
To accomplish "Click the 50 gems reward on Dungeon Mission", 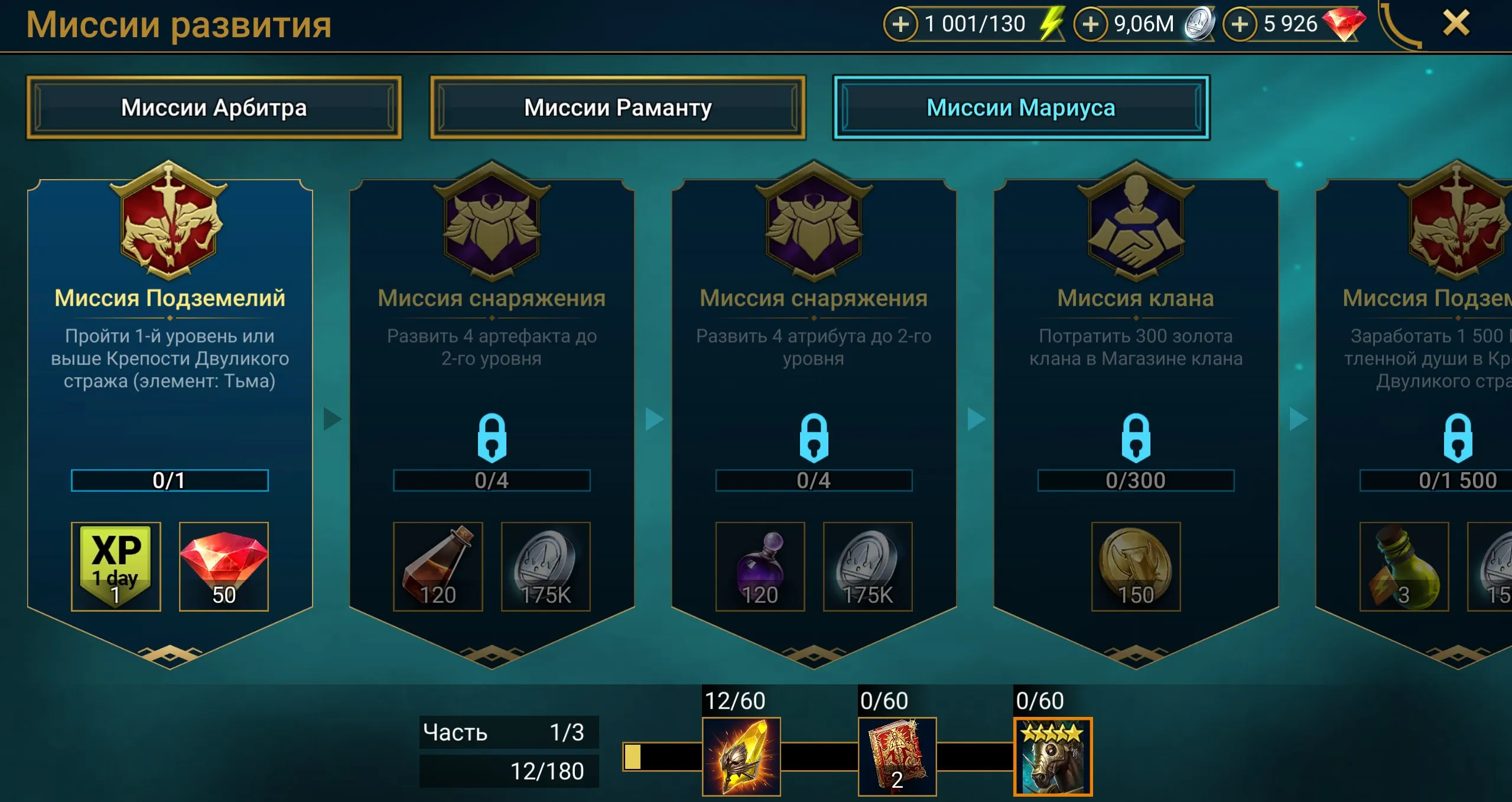I will coord(223,567).
